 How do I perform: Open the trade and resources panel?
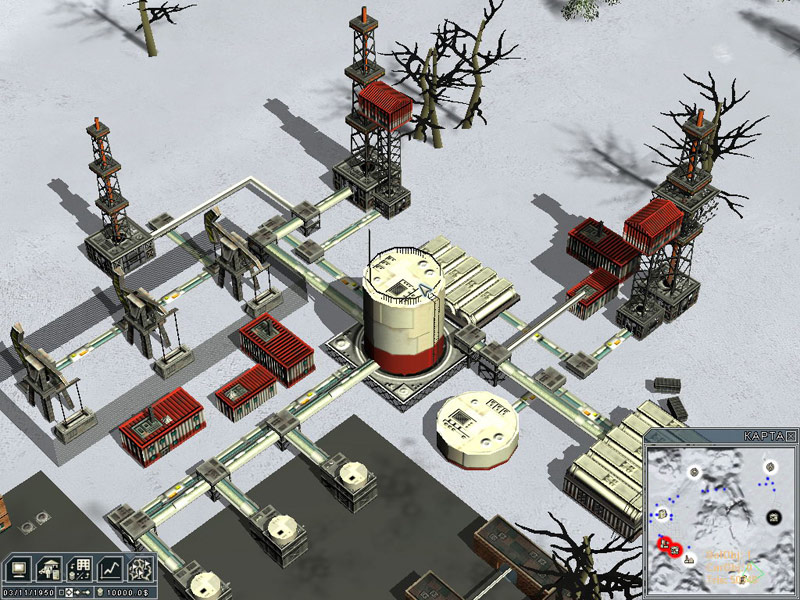[x=79, y=566]
